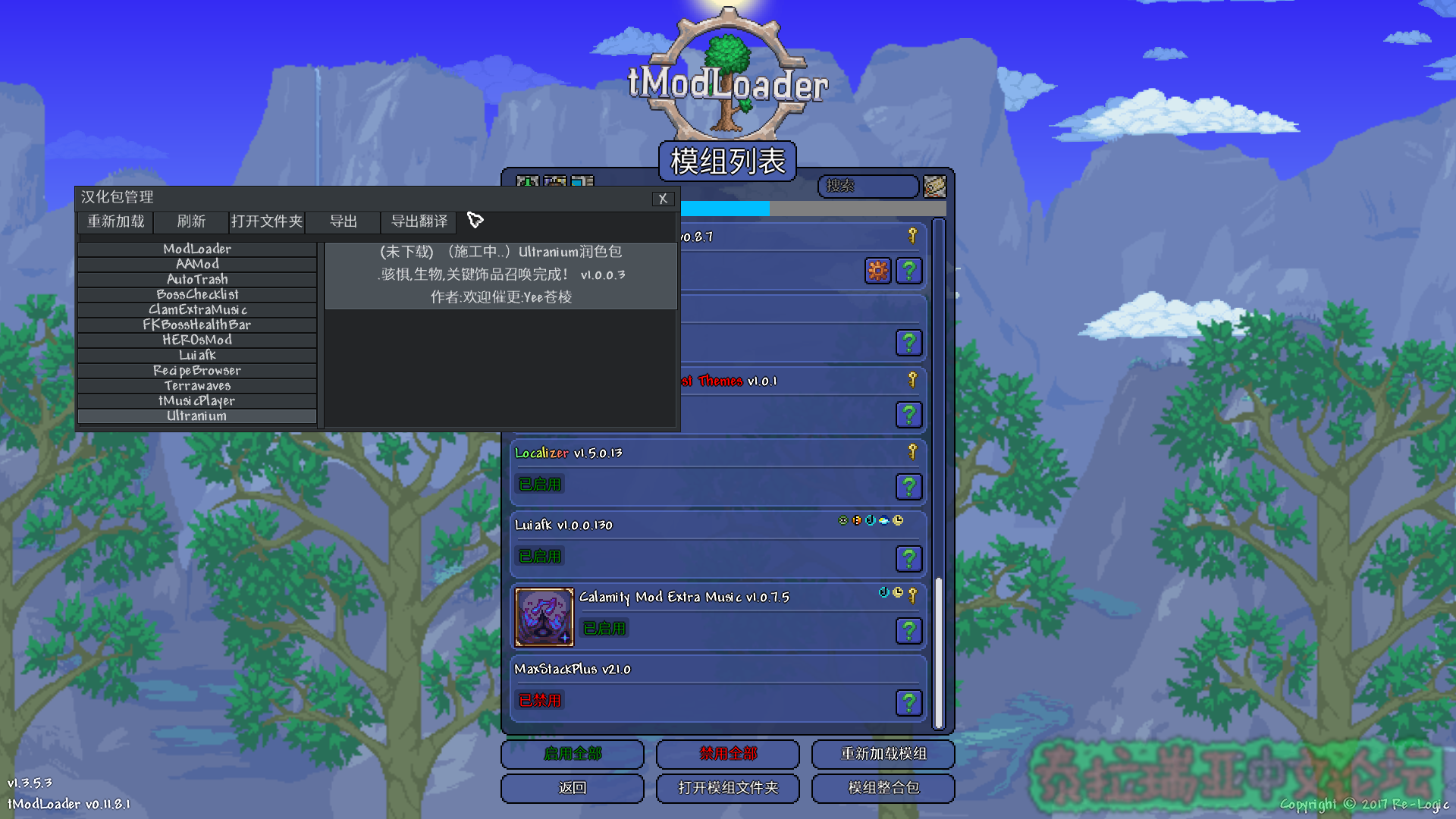The height and width of the screenshot is (819, 1456).
Task: Disable all mods with 禁用全部
Action: (728, 754)
